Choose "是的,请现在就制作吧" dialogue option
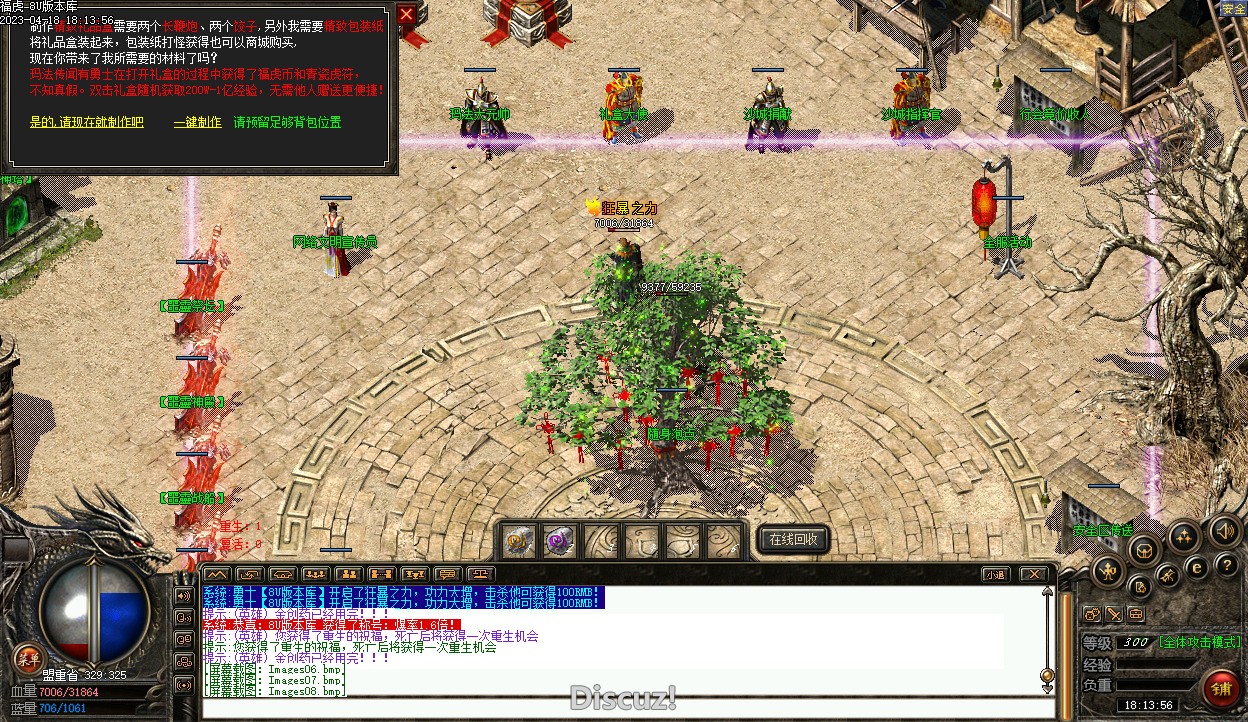 [x=87, y=122]
